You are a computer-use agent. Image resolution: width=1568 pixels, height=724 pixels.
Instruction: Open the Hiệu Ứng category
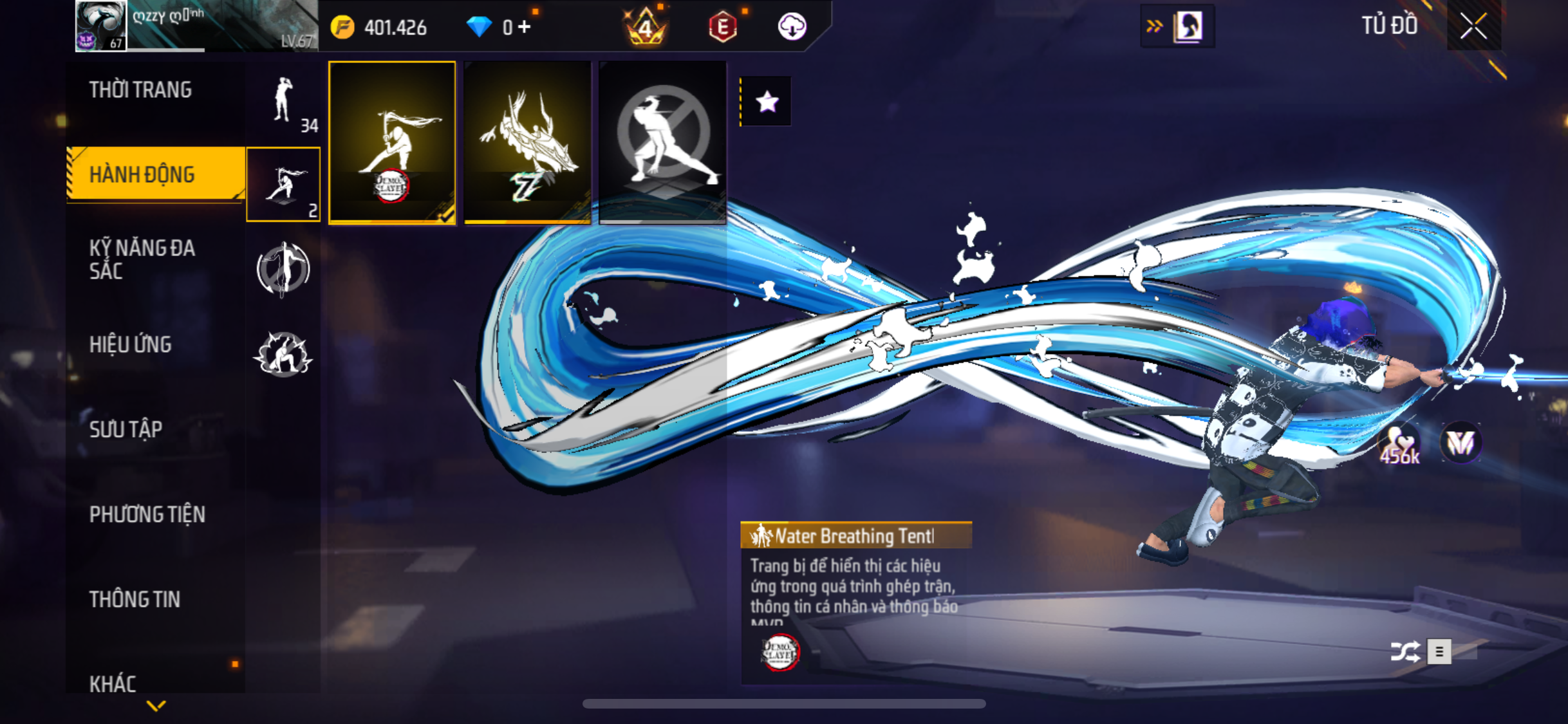[x=130, y=344]
